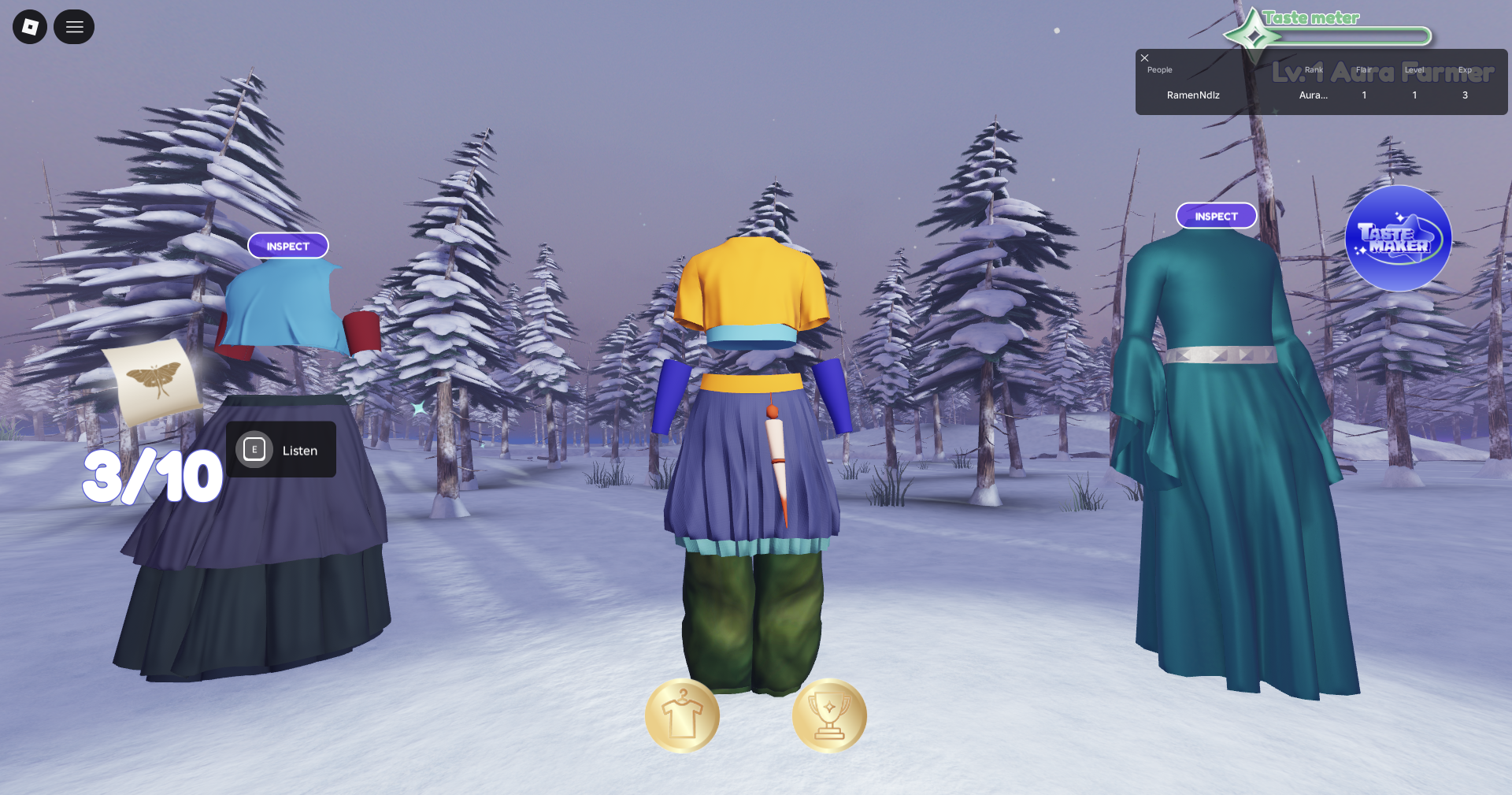Open the Taste Maker badge
Viewport: 1512px width, 795px height.
tap(1398, 239)
